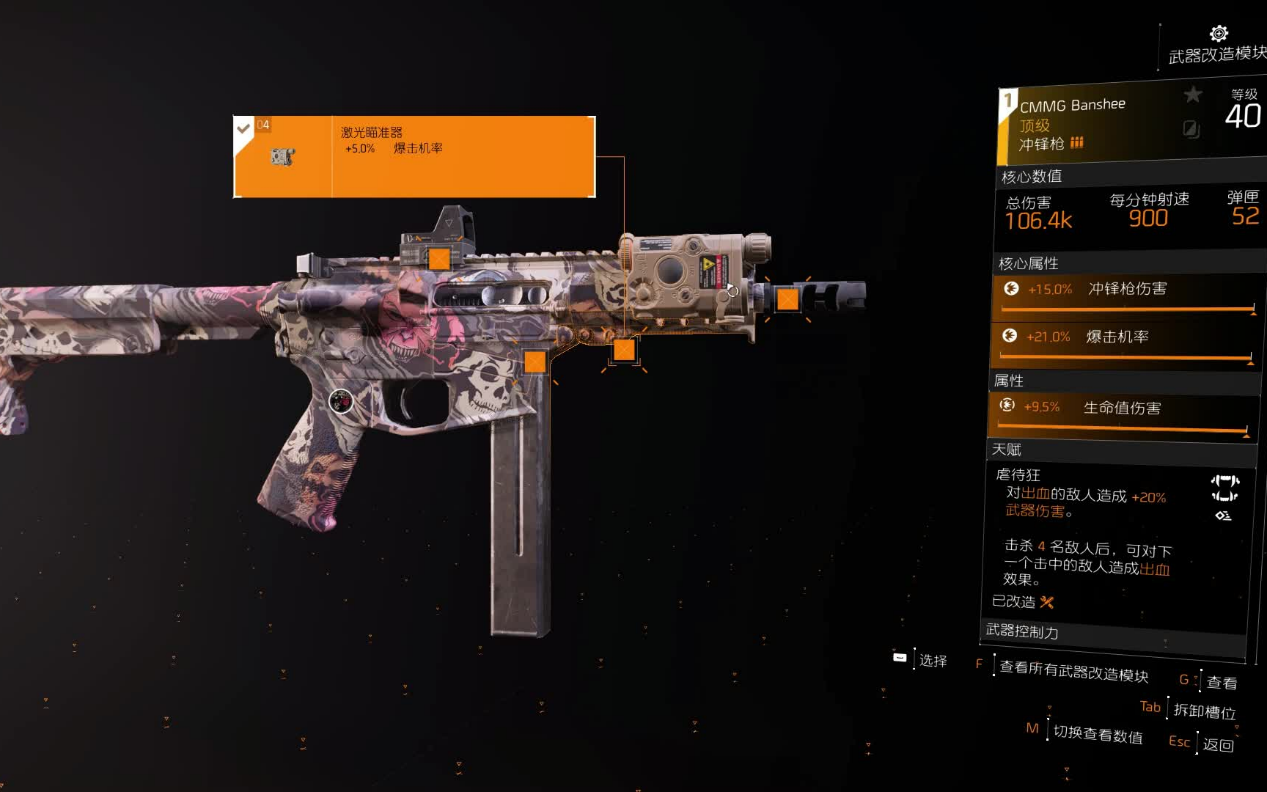Choose the muzzle mod slot at barrel tip
1267x792 pixels.
pyautogui.click(x=787, y=298)
